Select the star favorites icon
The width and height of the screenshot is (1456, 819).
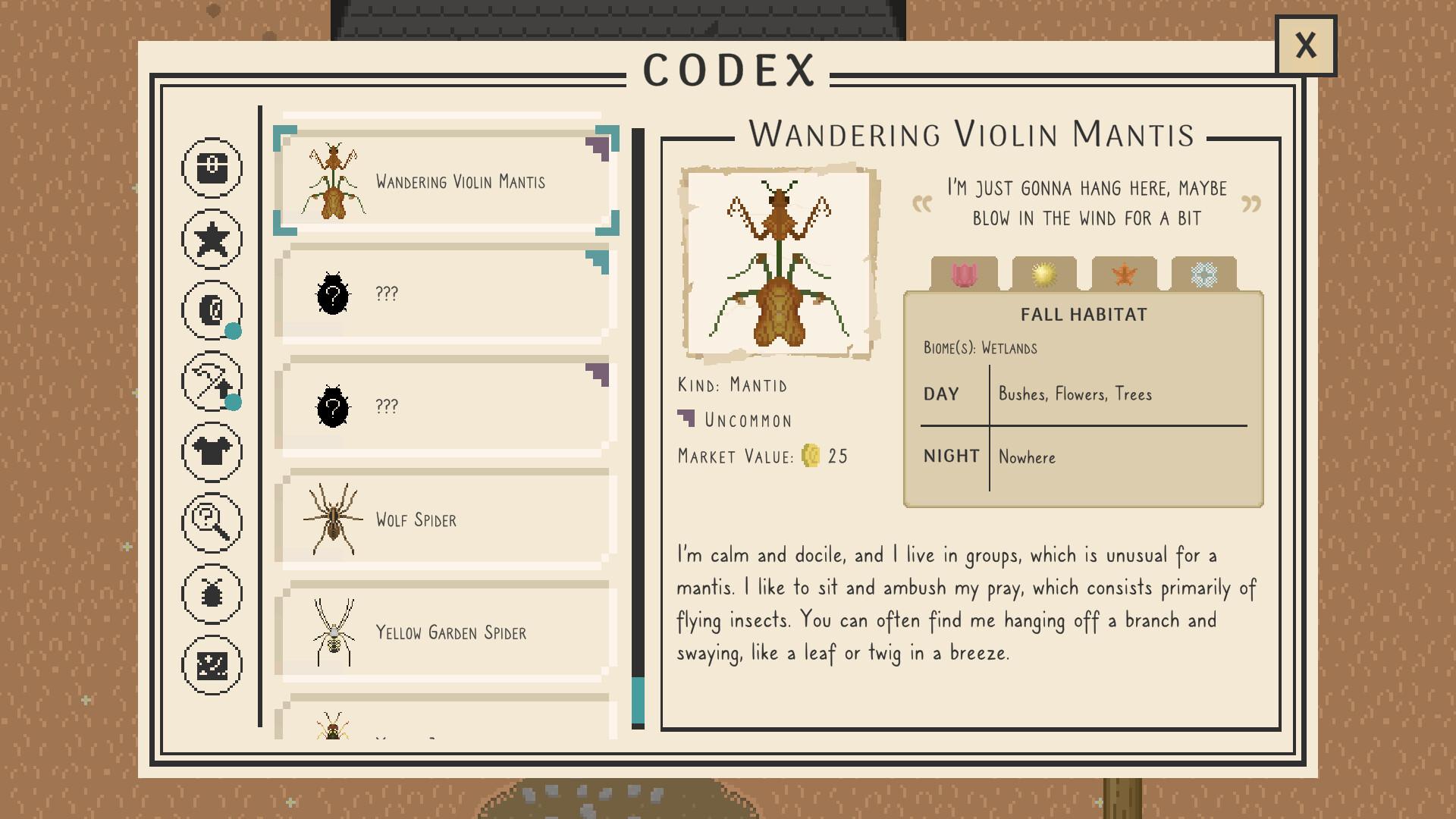pos(212,239)
